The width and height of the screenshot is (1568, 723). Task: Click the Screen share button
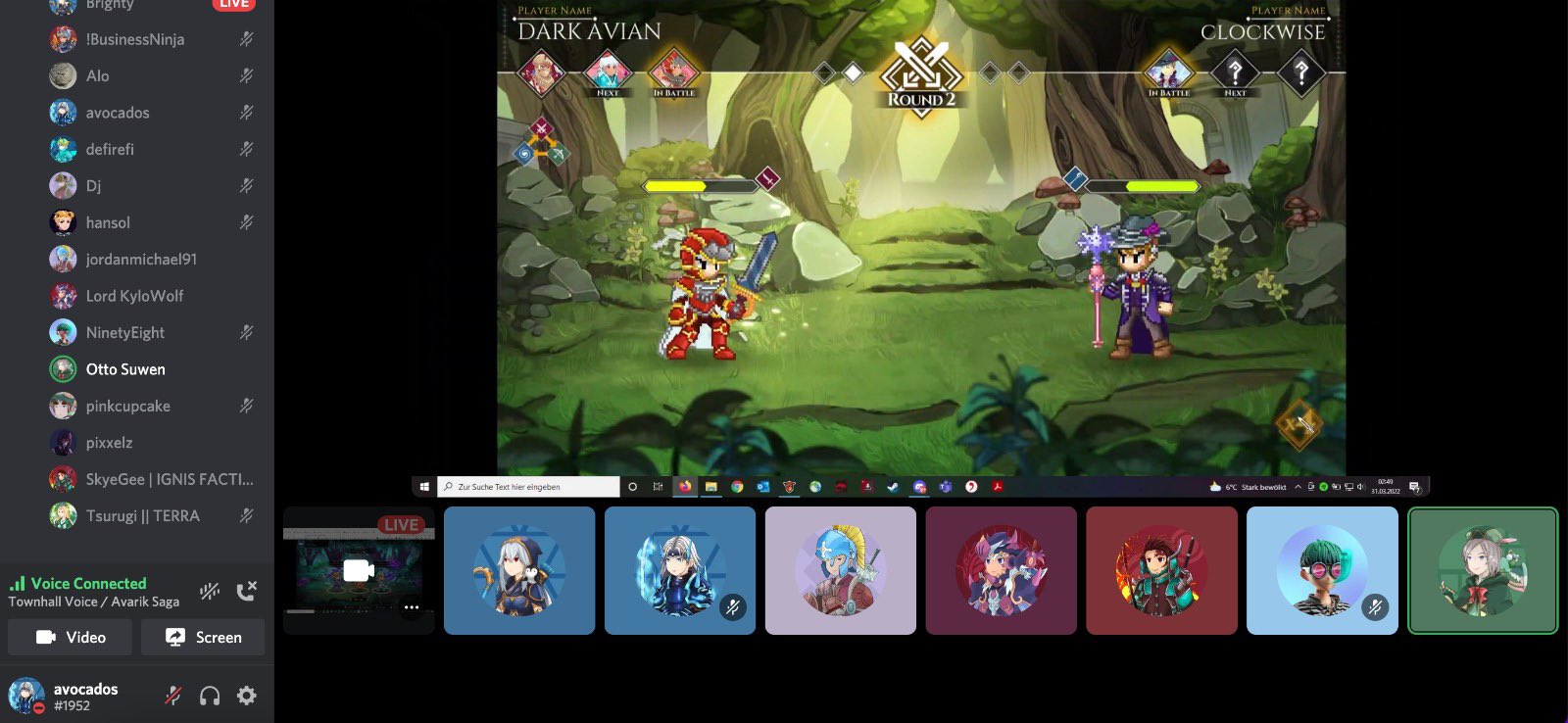point(203,637)
